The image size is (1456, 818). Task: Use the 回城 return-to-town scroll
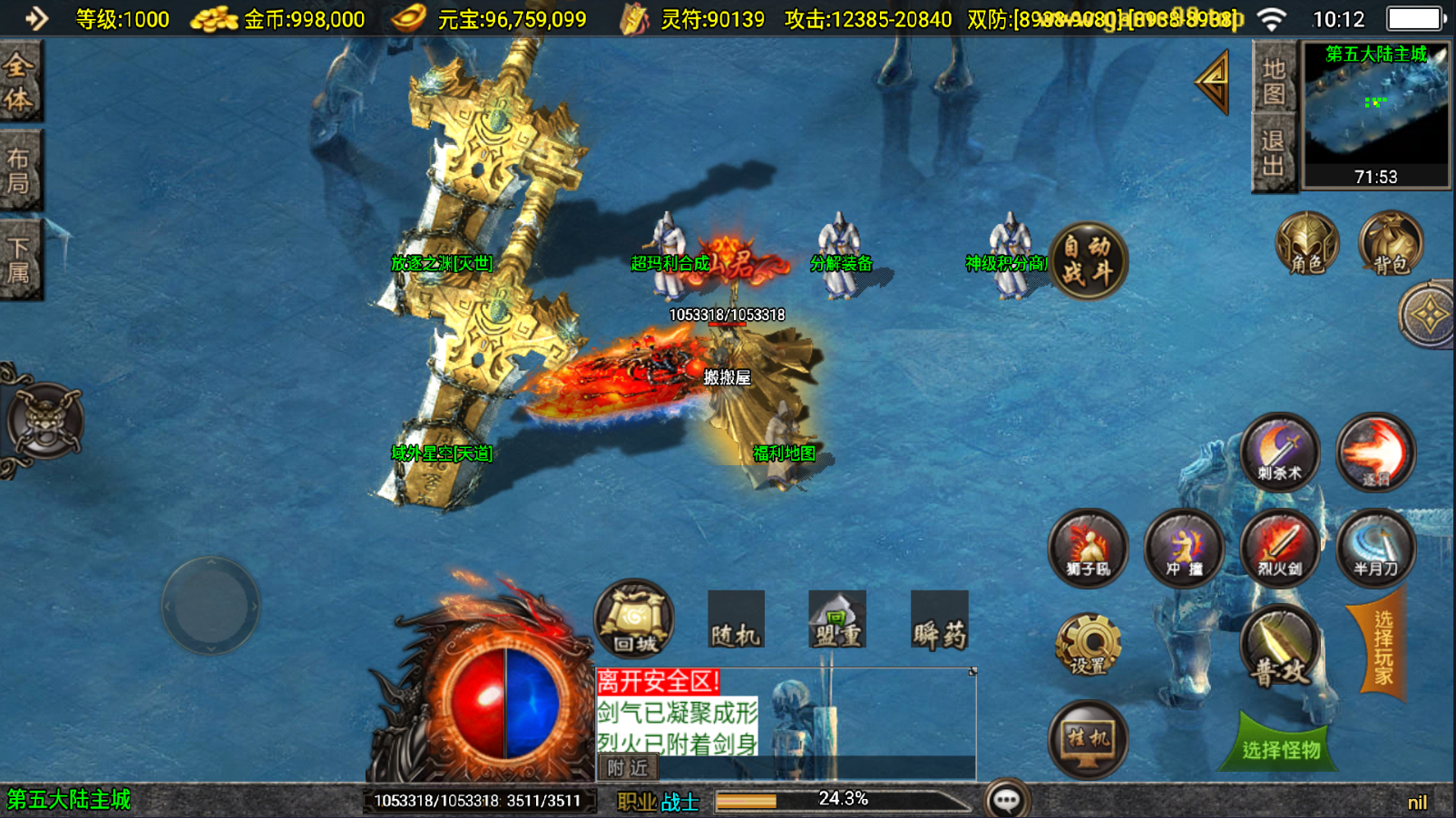click(x=634, y=620)
